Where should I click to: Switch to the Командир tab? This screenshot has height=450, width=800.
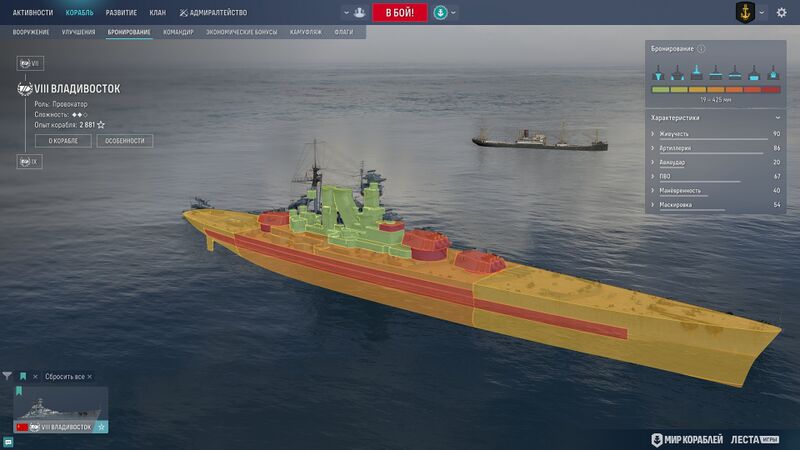tap(178, 33)
